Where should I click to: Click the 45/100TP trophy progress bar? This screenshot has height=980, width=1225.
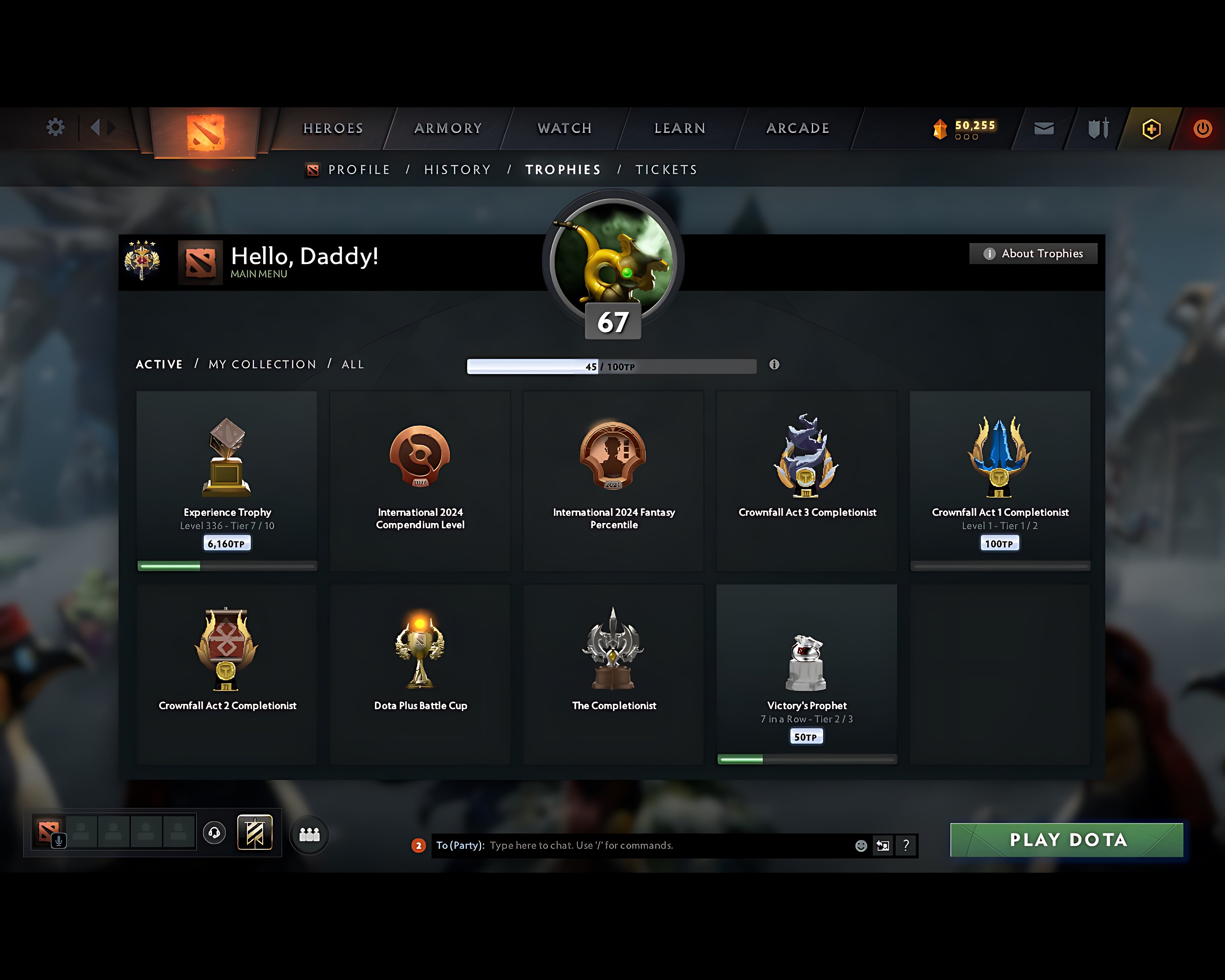(x=611, y=367)
